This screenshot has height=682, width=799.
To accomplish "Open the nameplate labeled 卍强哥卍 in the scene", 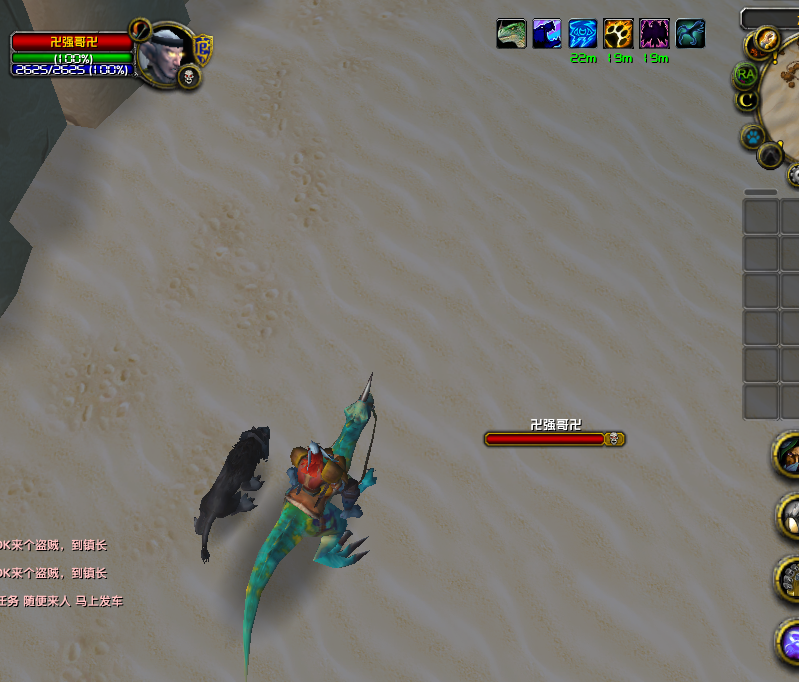I will pos(554,438).
